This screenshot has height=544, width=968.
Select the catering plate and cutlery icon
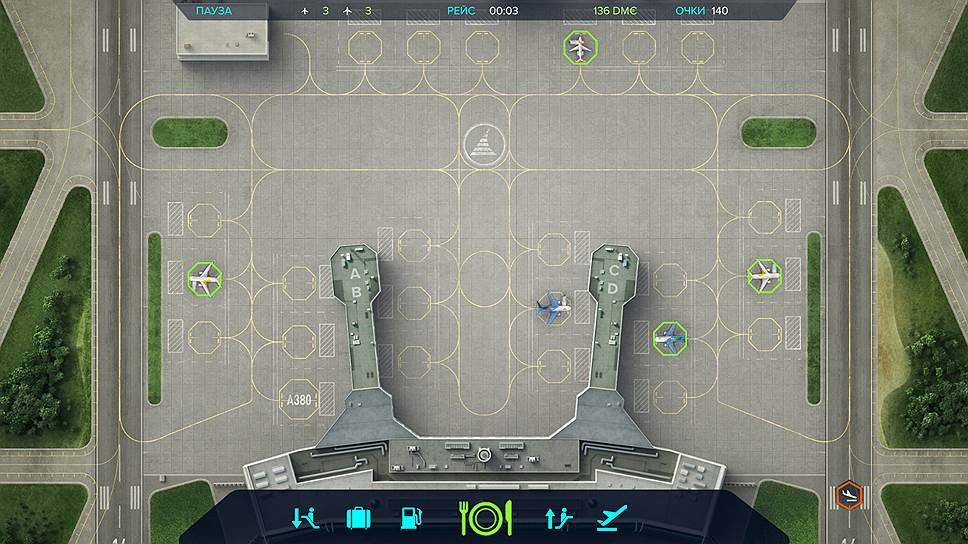click(x=485, y=517)
